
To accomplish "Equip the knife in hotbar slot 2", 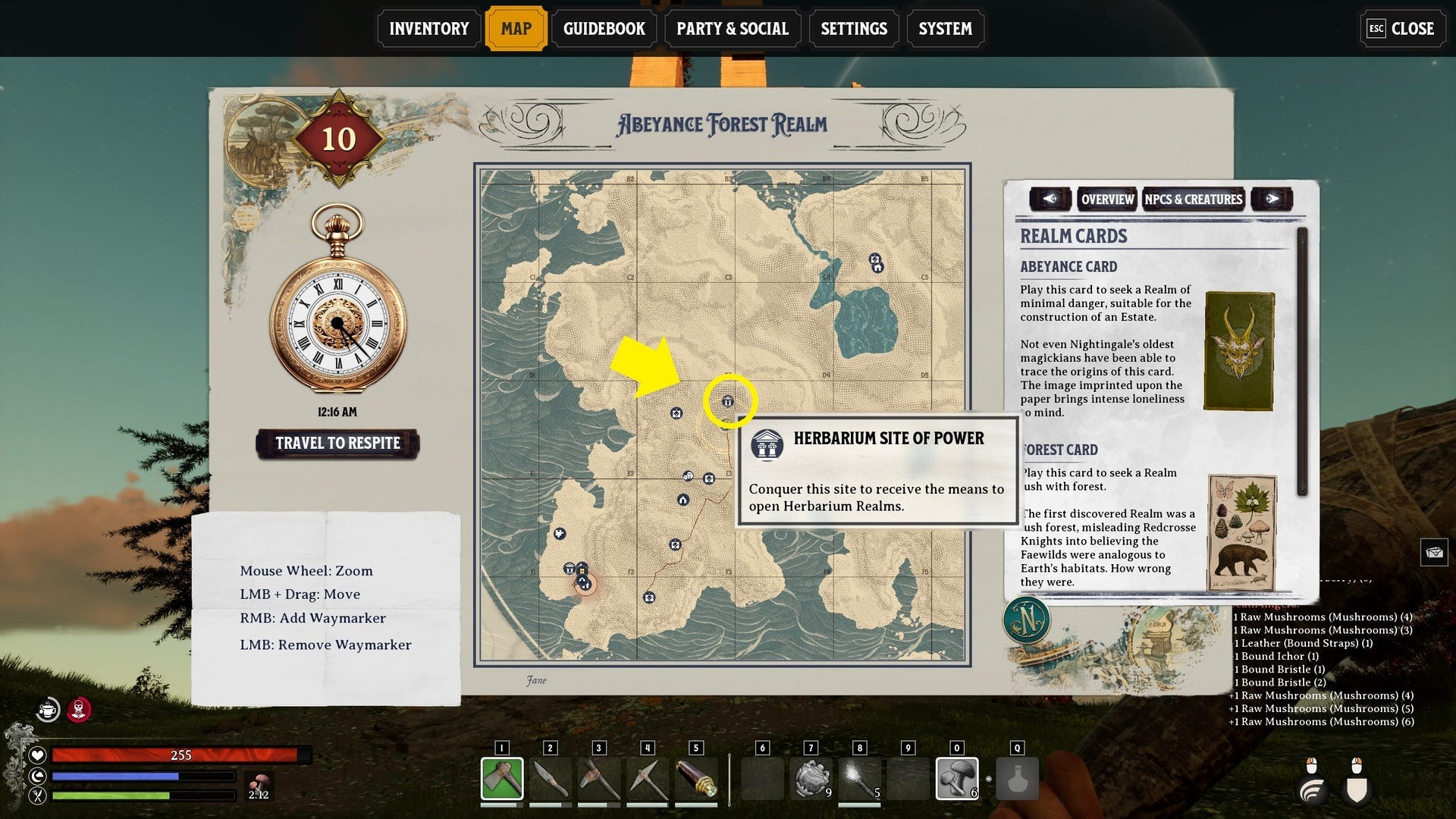I will pyautogui.click(x=551, y=777).
